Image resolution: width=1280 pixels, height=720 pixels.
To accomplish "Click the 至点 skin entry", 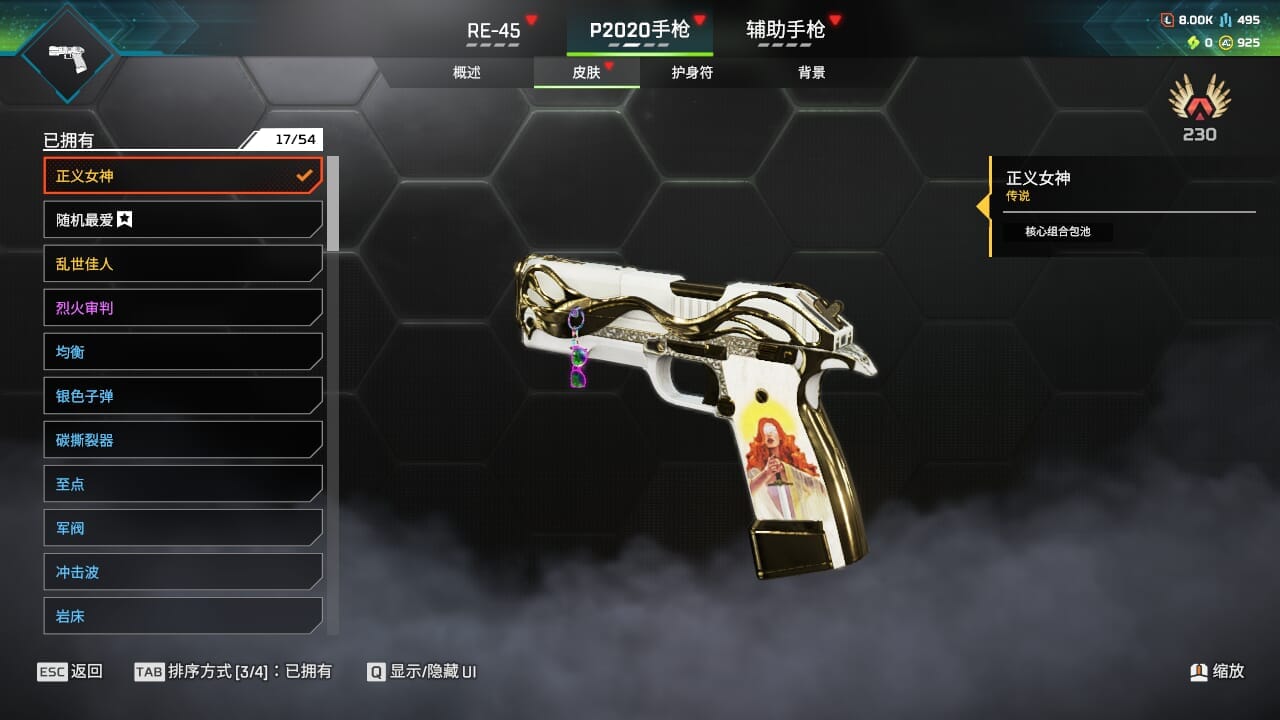I will [x=183, y=484].
